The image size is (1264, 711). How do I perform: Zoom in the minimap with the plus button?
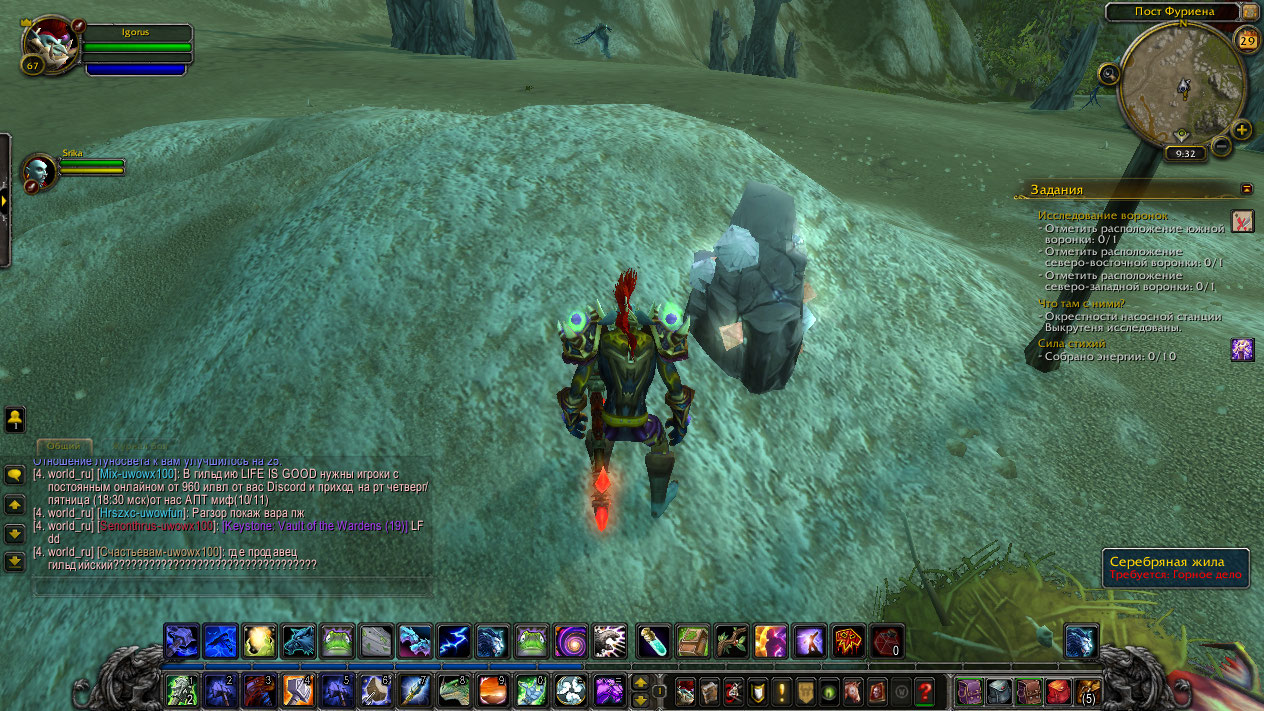coord(1241,130)
